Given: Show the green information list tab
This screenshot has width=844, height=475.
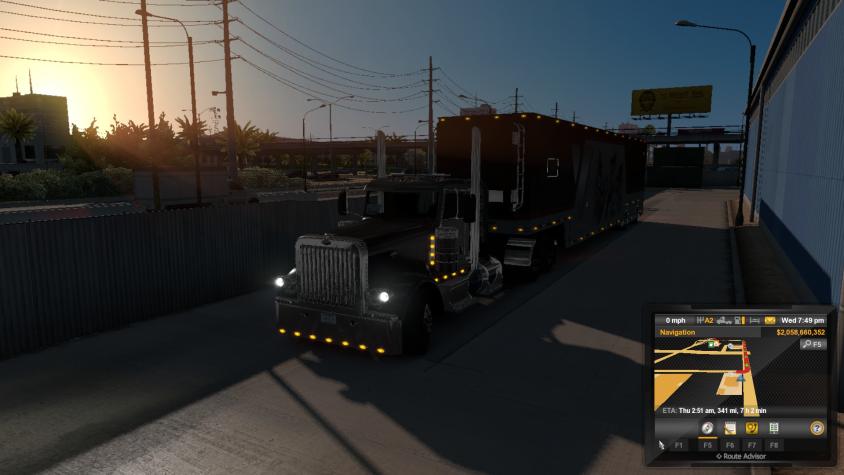Looking at the screenshot, I should [x=773, y=427].
